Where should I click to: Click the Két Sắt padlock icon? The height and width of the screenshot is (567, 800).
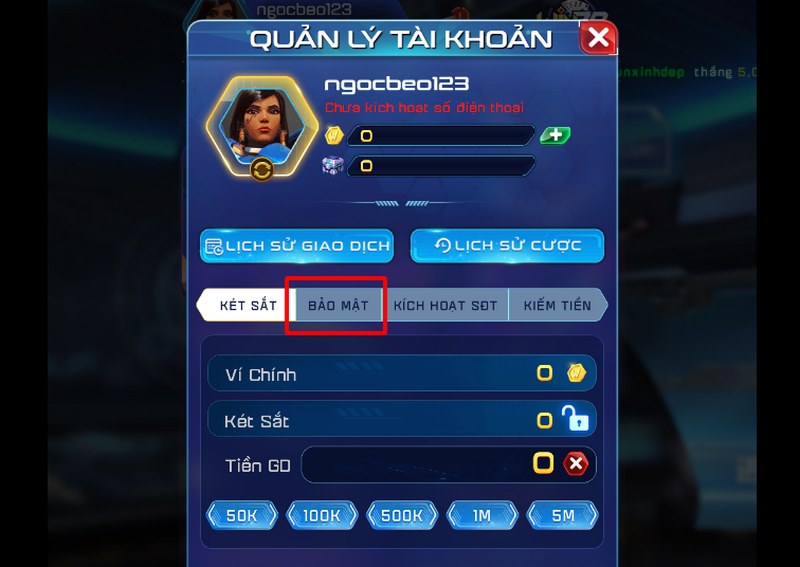click(575, 419)
